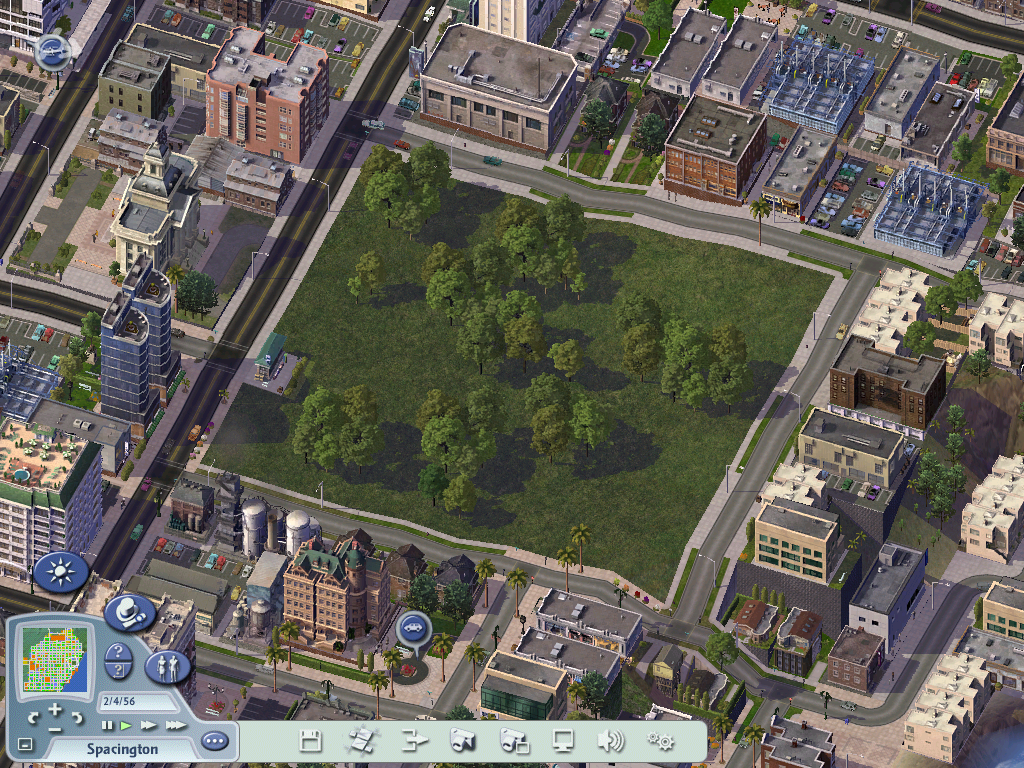Open game options via the gears icon
This screenshot has height=768, width=1024.
pos(660,741)
